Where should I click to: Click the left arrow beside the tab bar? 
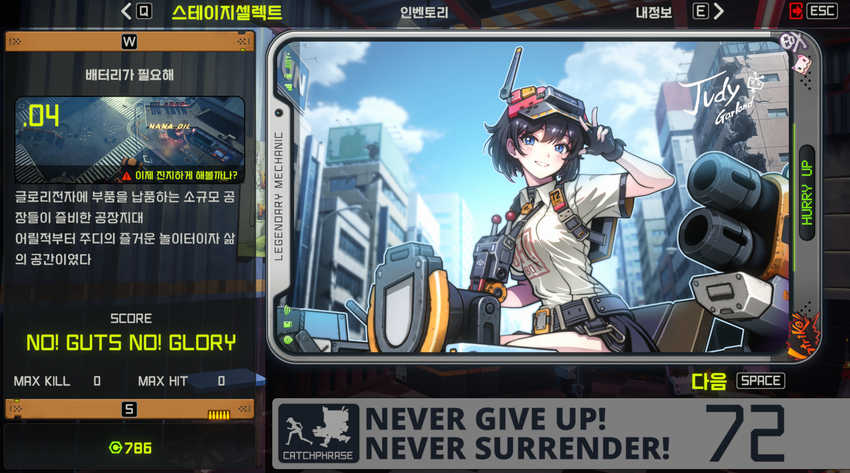point(127,12)
